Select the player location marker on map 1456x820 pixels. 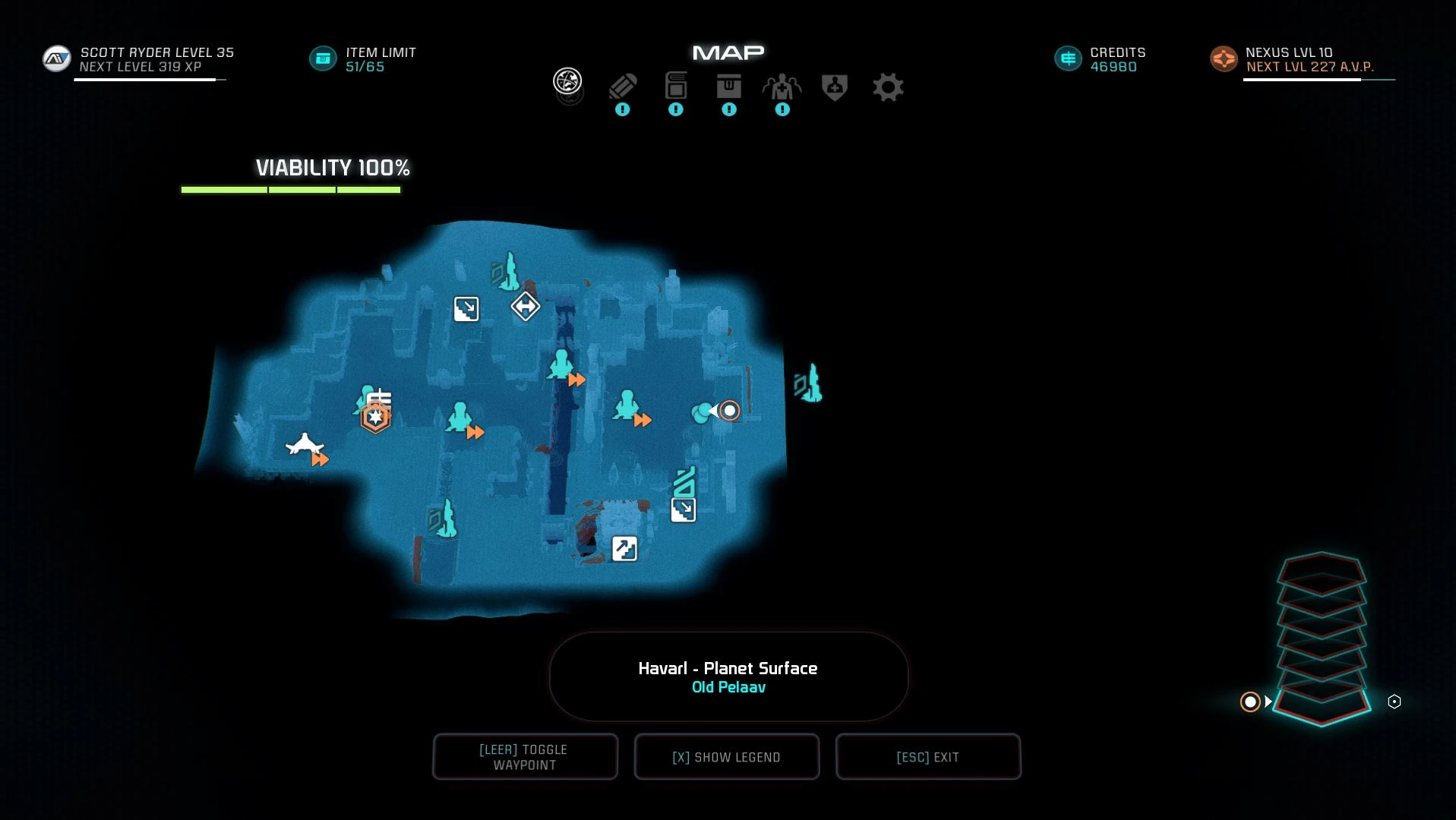729,411
